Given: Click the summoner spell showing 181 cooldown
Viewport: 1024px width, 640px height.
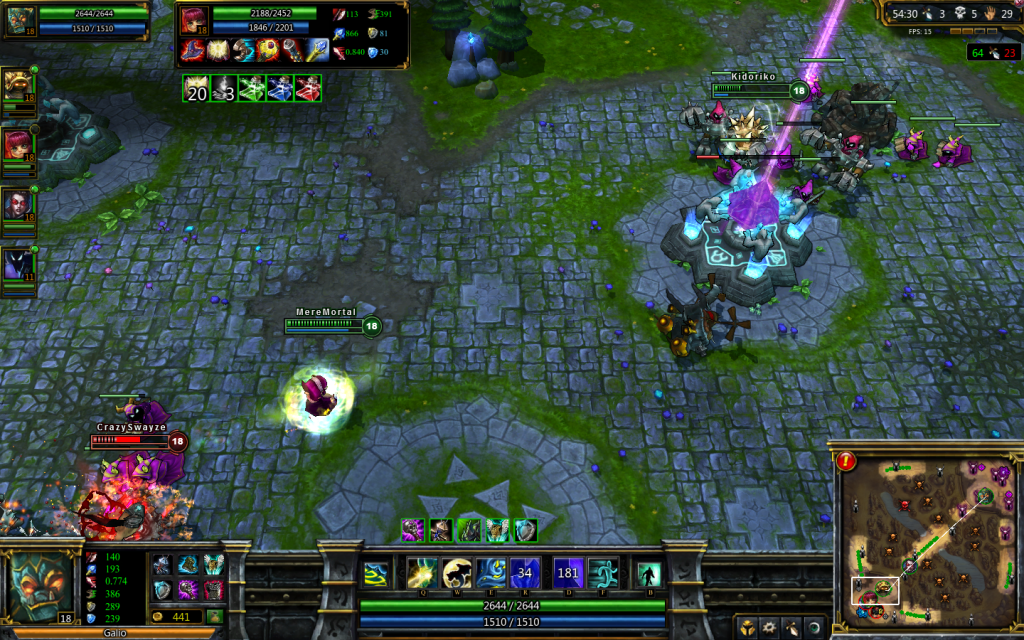Looking at the screenshot, I should tap(569, 573).
